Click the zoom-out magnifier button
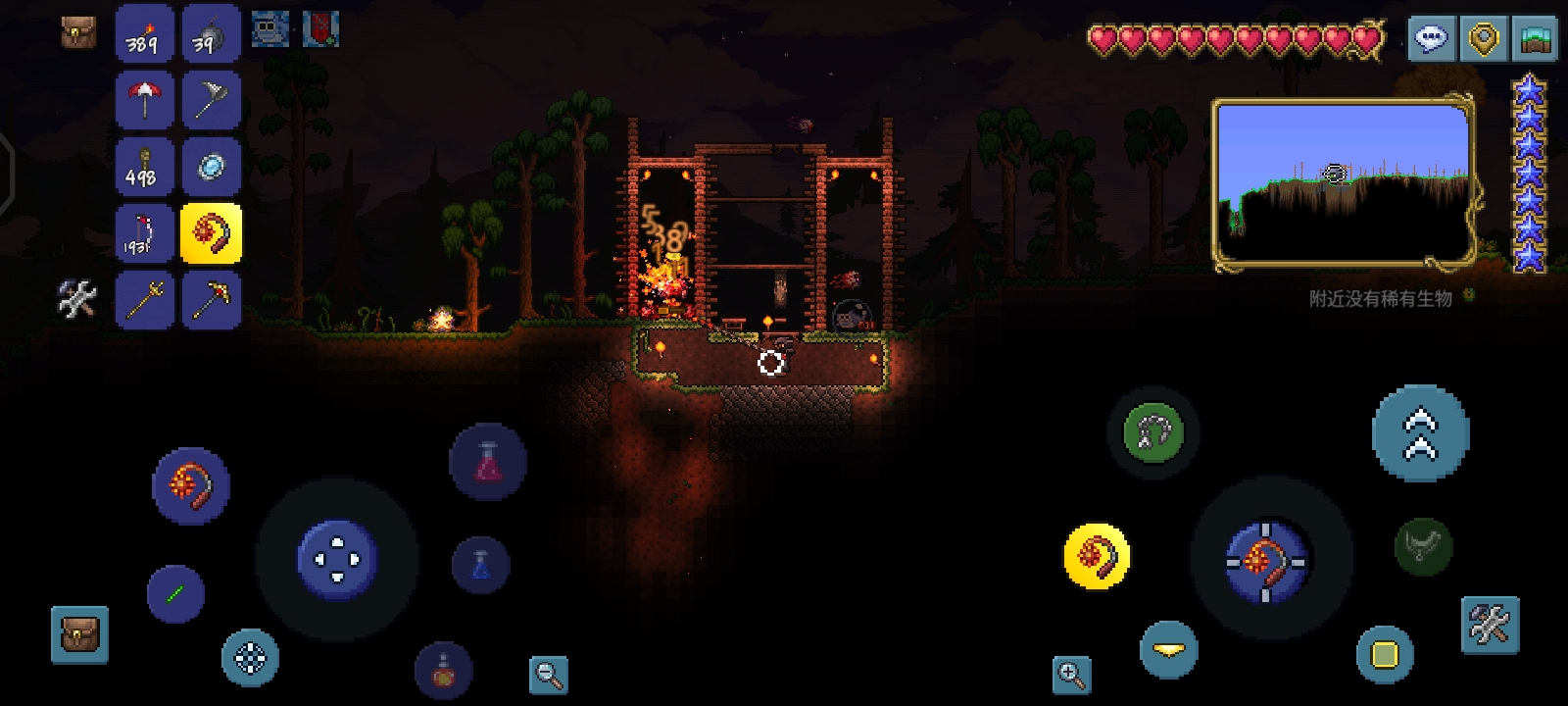 coord(548,674)
